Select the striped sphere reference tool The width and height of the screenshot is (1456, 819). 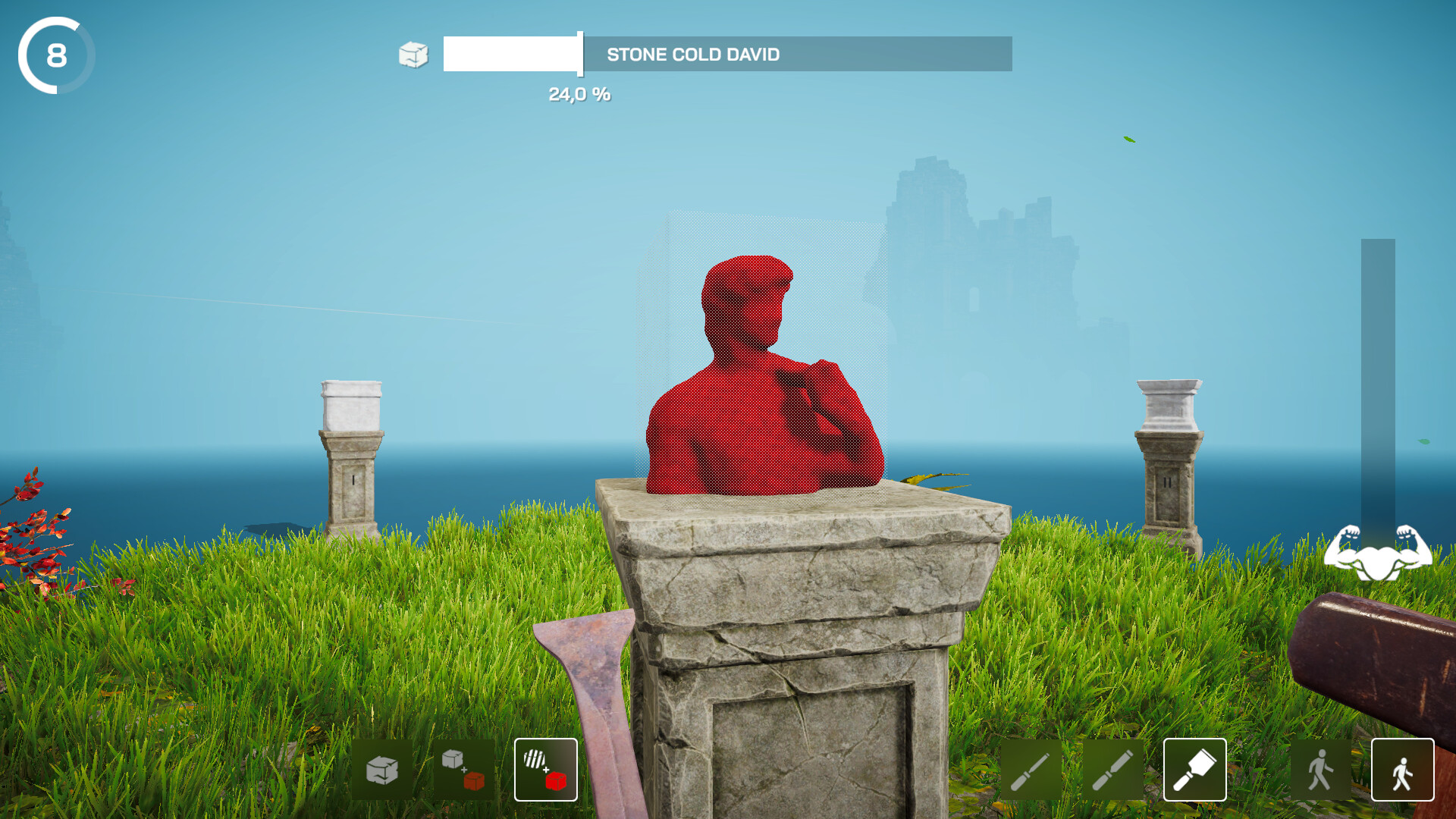(545, 770)
